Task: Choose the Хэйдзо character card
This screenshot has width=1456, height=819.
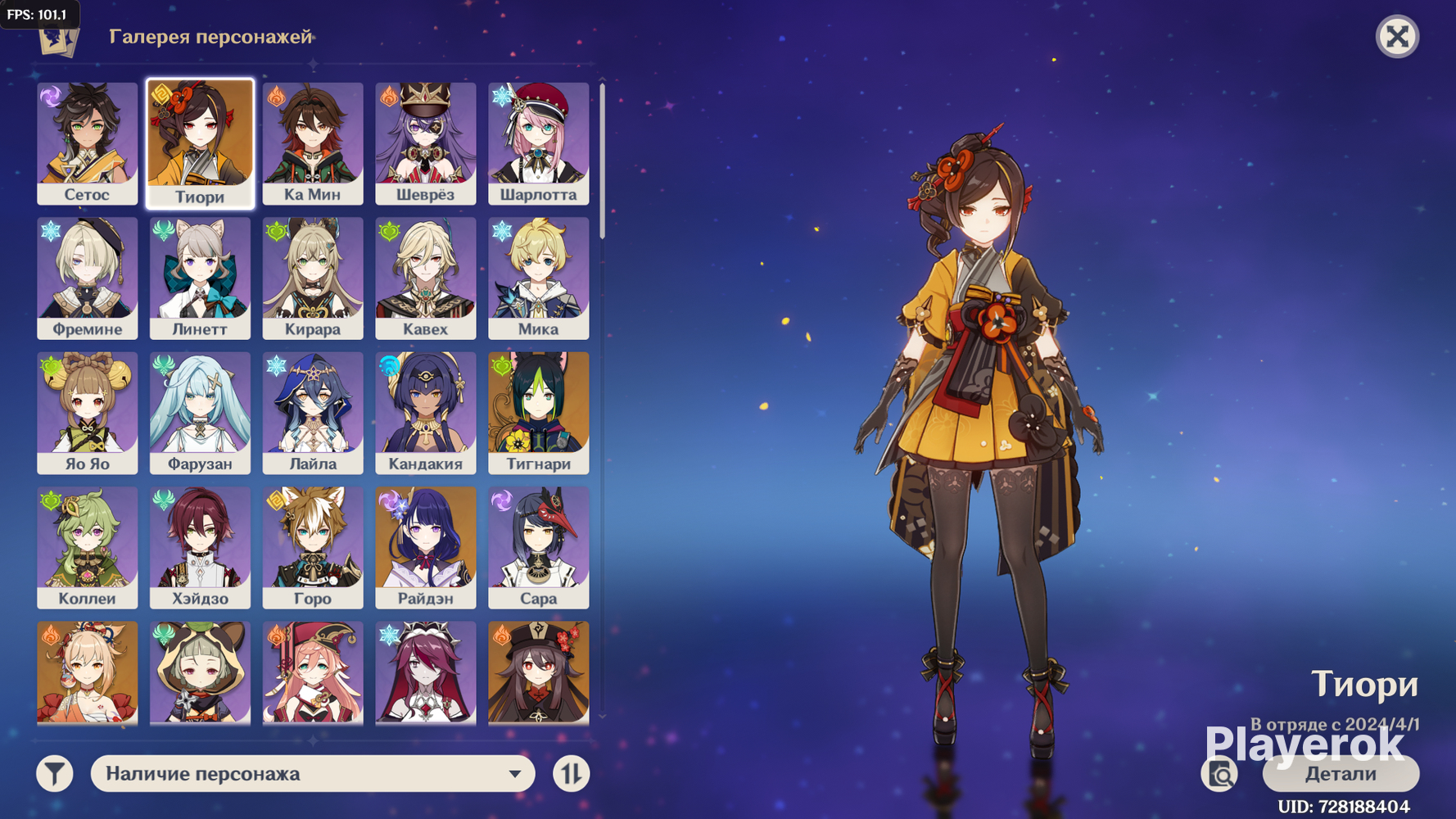Action: (x=200, y=547)
